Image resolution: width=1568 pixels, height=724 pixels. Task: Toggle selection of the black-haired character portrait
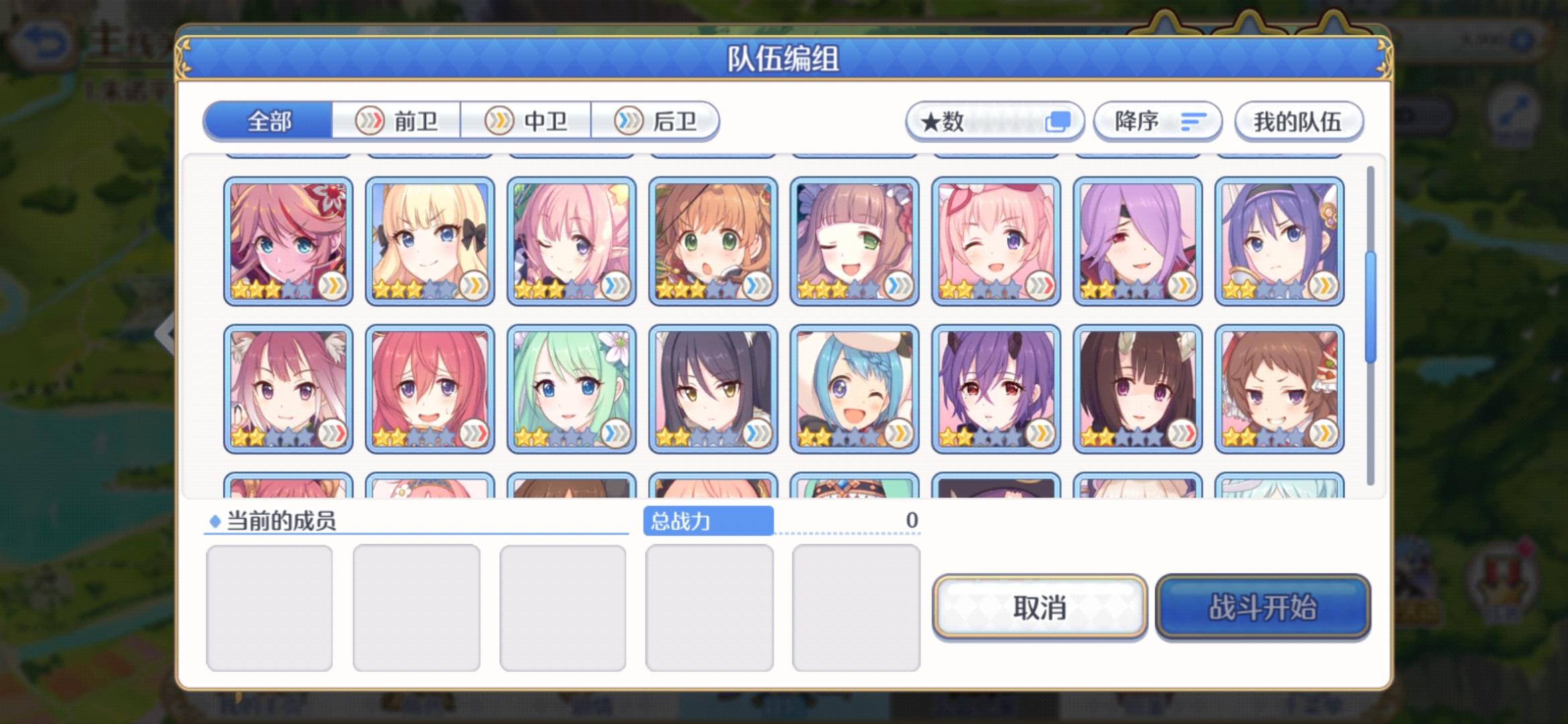pyautogui.click(x=711, y=389)
